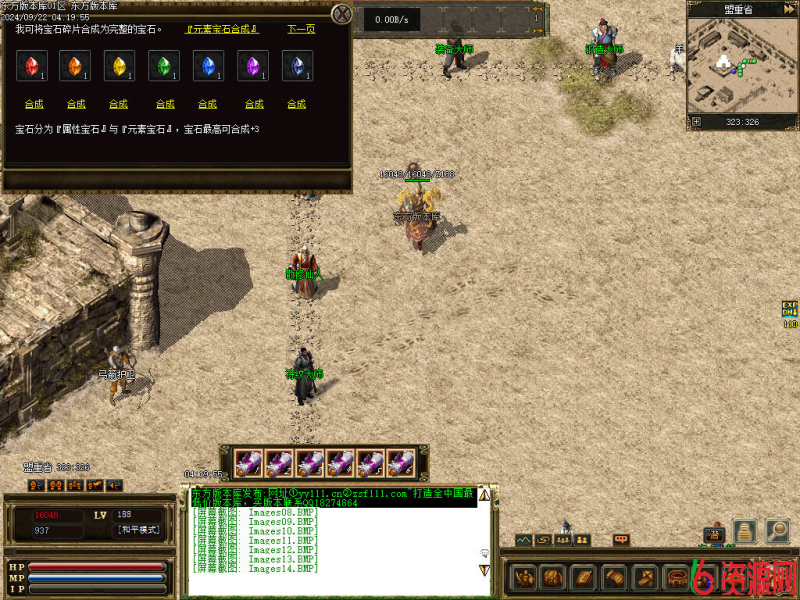Select the green gem slot

[164, 67]
